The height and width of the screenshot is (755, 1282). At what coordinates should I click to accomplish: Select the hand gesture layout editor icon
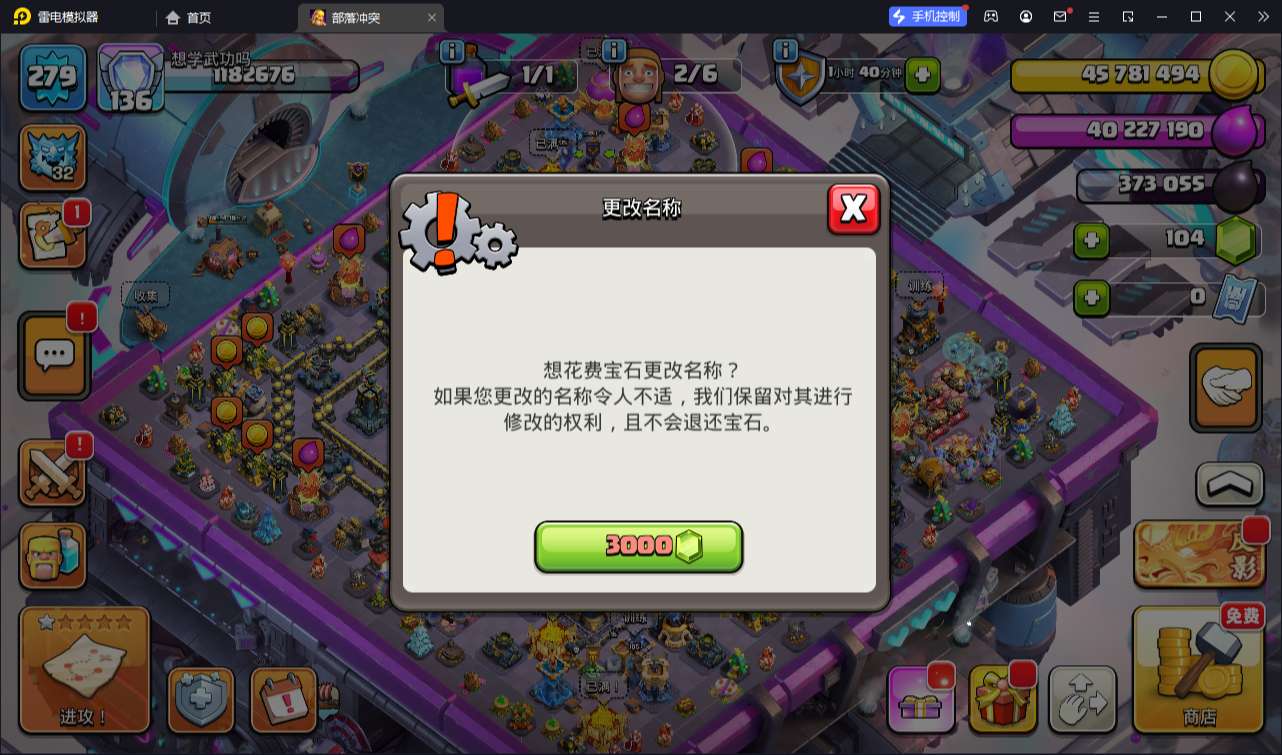(x=1225, y=388)
